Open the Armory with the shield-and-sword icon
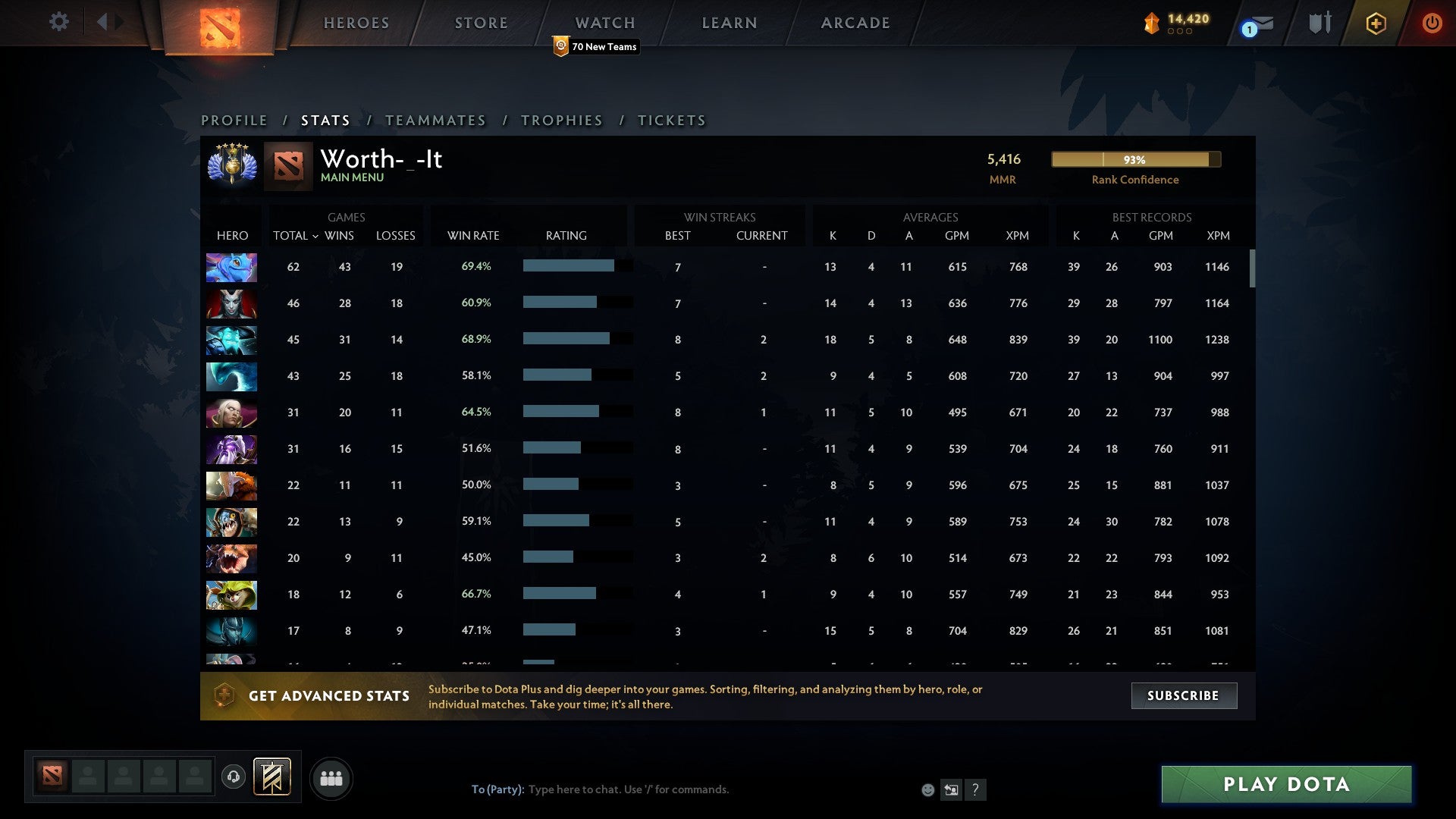 [x=1319, y=23]
